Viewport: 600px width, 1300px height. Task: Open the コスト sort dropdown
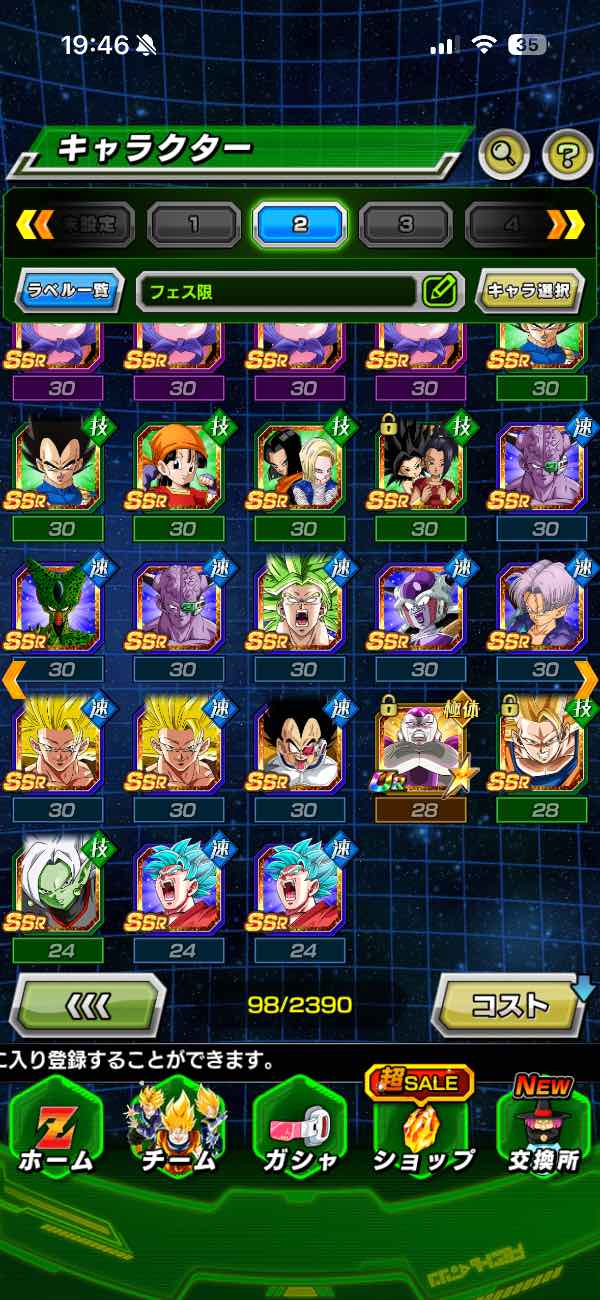tap(510, 1004)
